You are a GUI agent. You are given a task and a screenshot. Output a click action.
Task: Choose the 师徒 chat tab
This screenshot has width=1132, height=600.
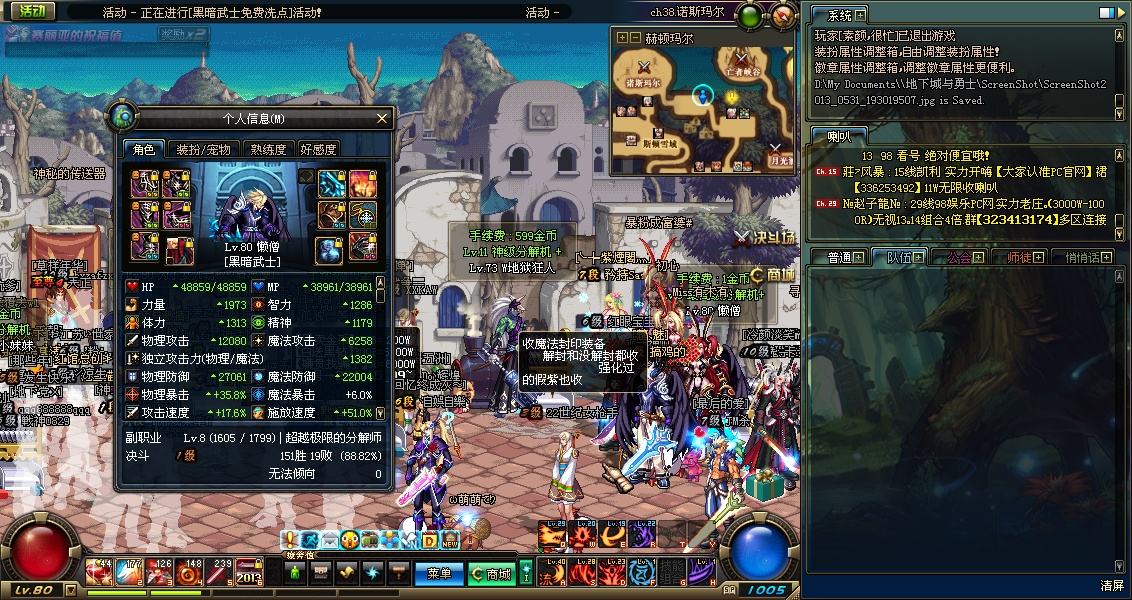click(1018, 257)
